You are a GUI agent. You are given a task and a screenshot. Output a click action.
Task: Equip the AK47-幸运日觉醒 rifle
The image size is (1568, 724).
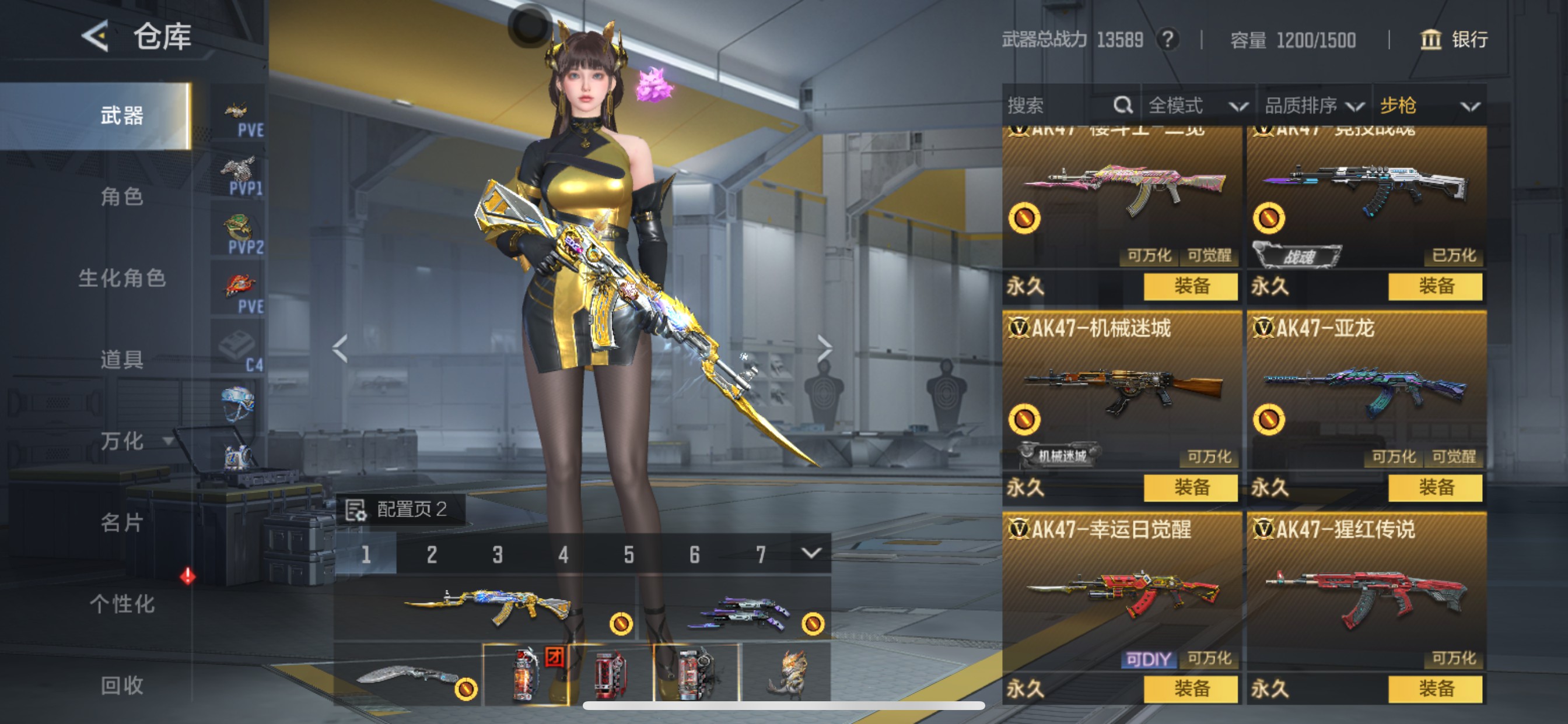(1190, 688)
